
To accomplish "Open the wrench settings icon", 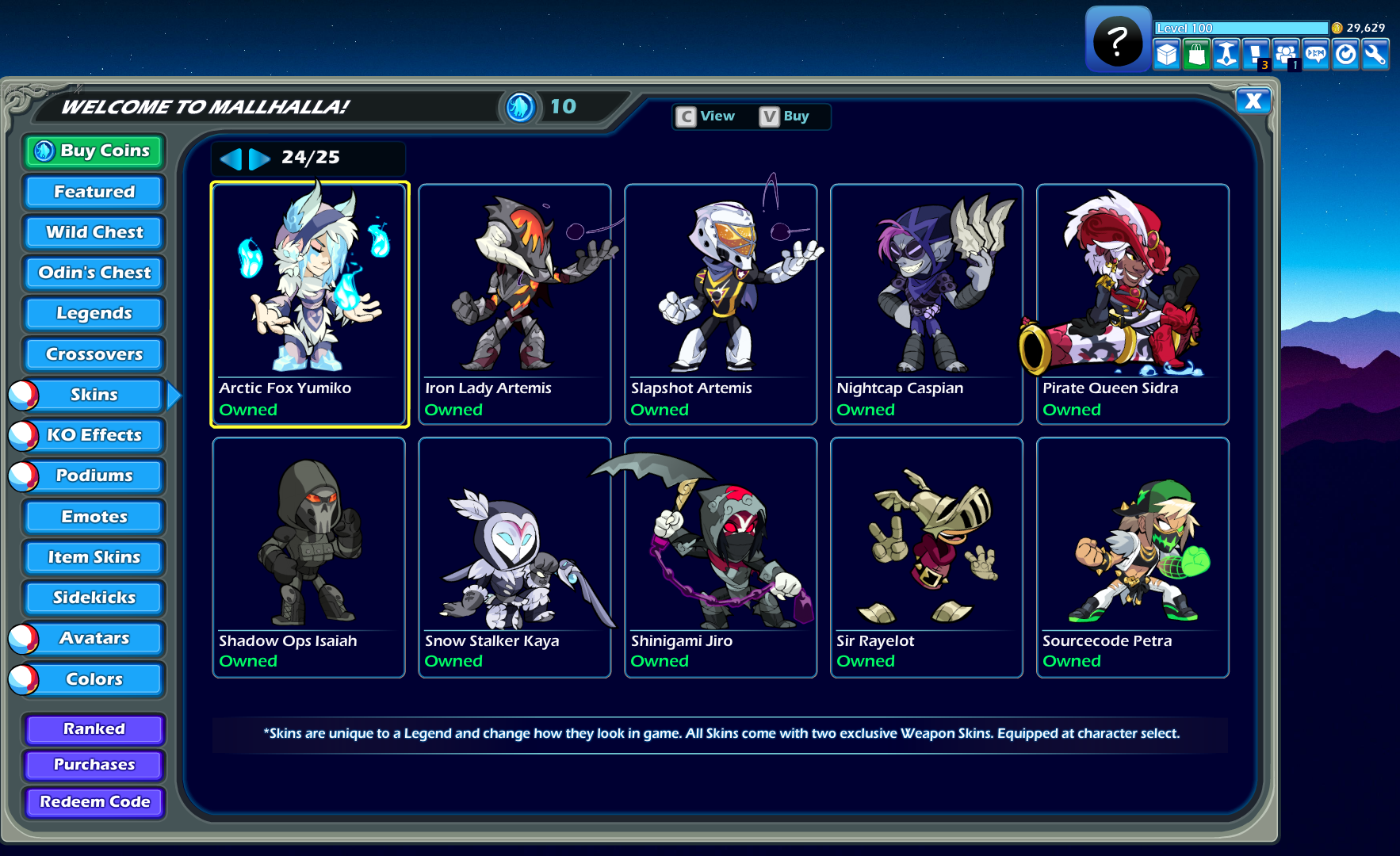I will pyautogui.click(x=1375, y=54).
